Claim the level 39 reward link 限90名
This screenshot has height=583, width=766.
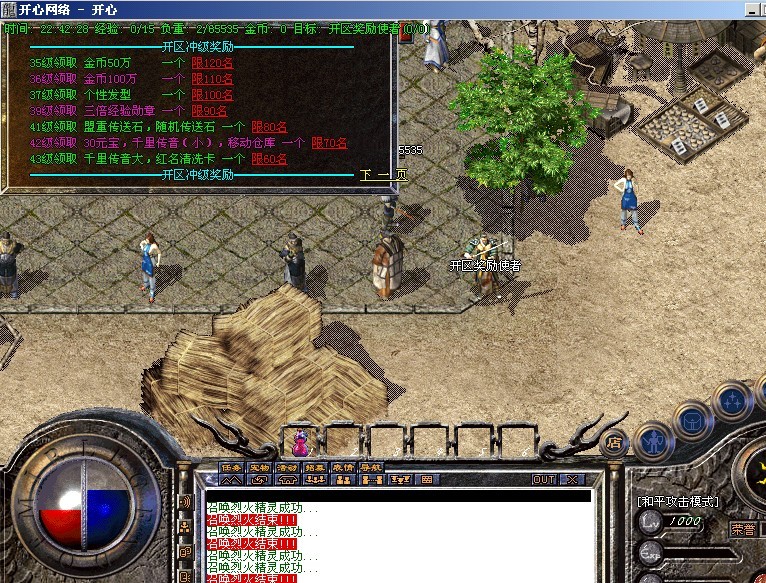209,110
